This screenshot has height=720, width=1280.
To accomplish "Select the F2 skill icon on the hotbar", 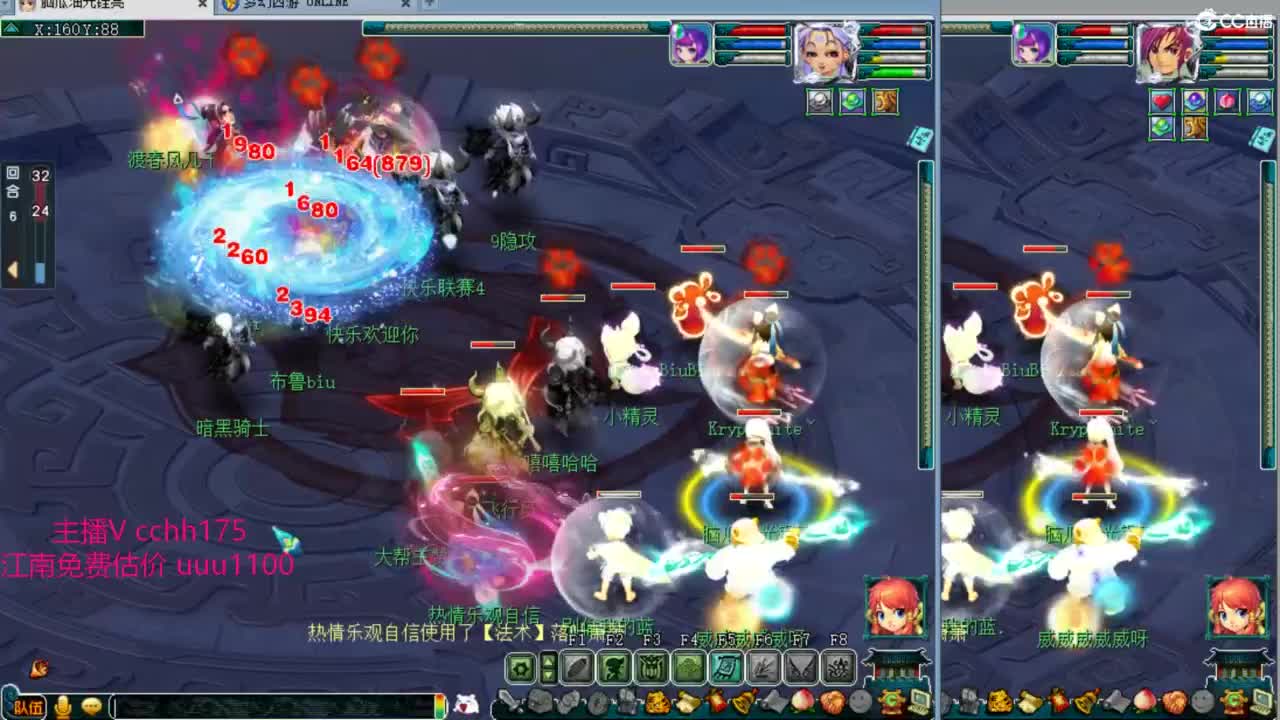I will point(613,666).
